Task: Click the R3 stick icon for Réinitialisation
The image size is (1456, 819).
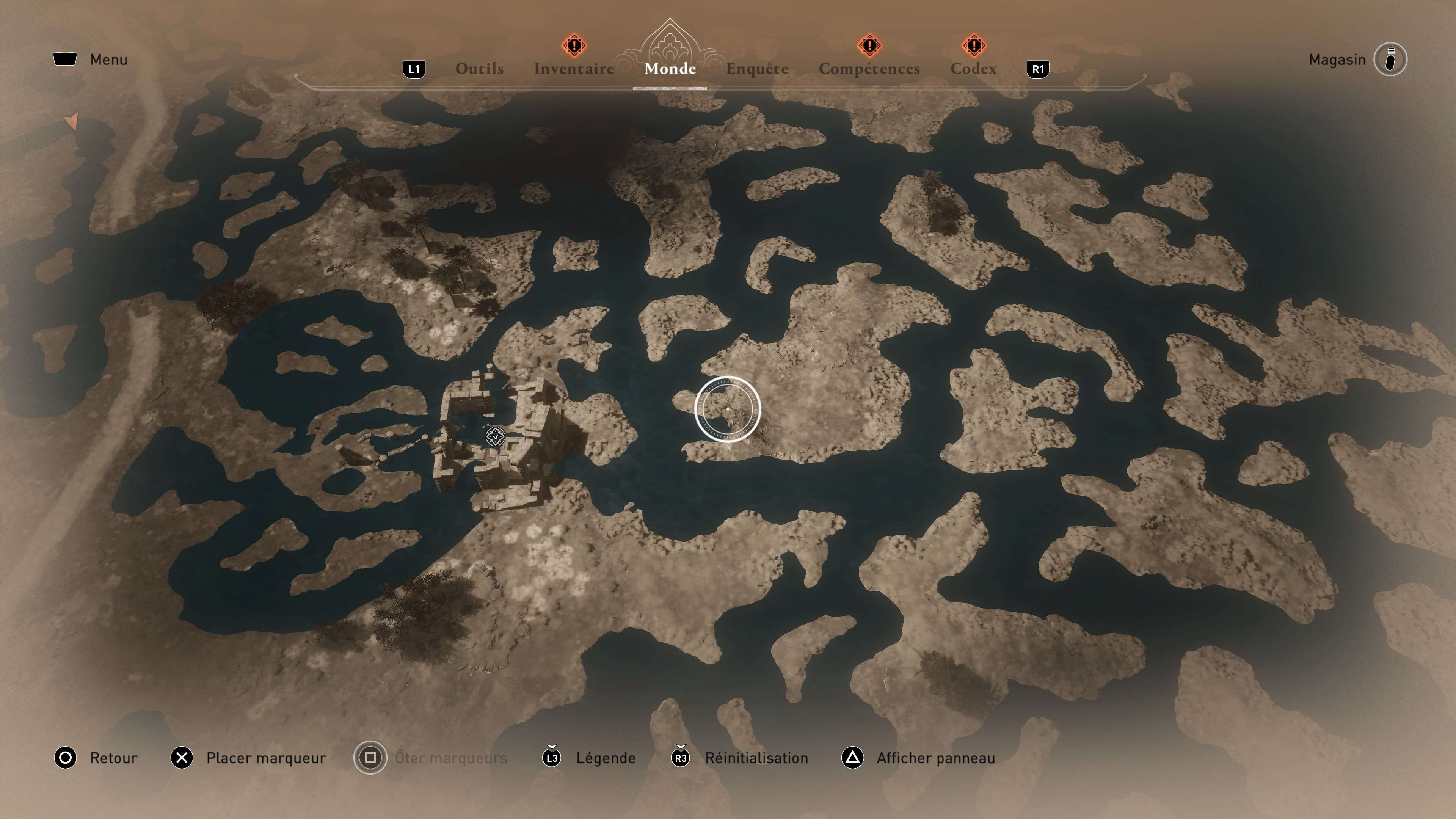Action: pyautogui.click(x=680, y=758)
